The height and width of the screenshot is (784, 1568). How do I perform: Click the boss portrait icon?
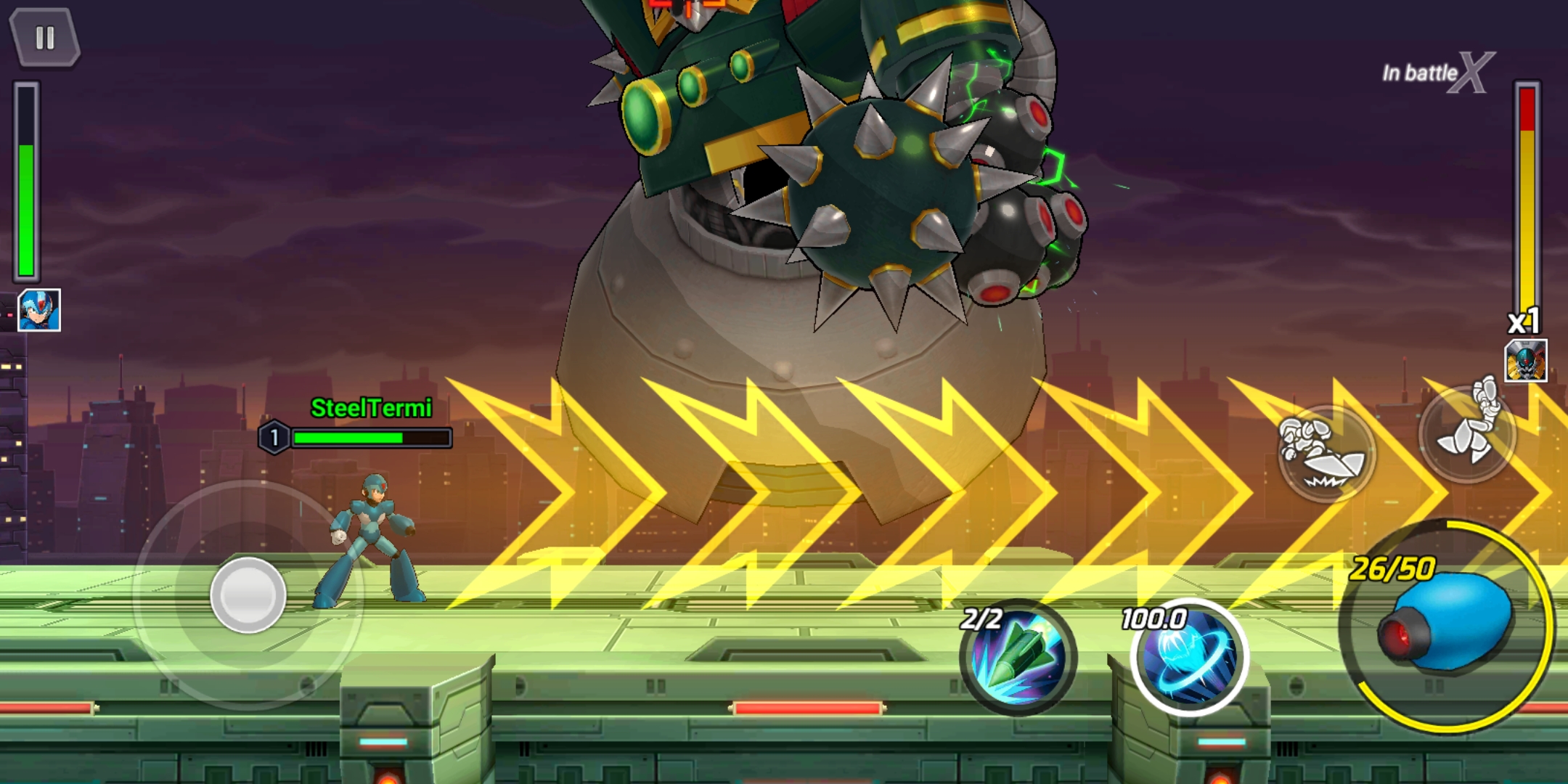click(1526, 361)
